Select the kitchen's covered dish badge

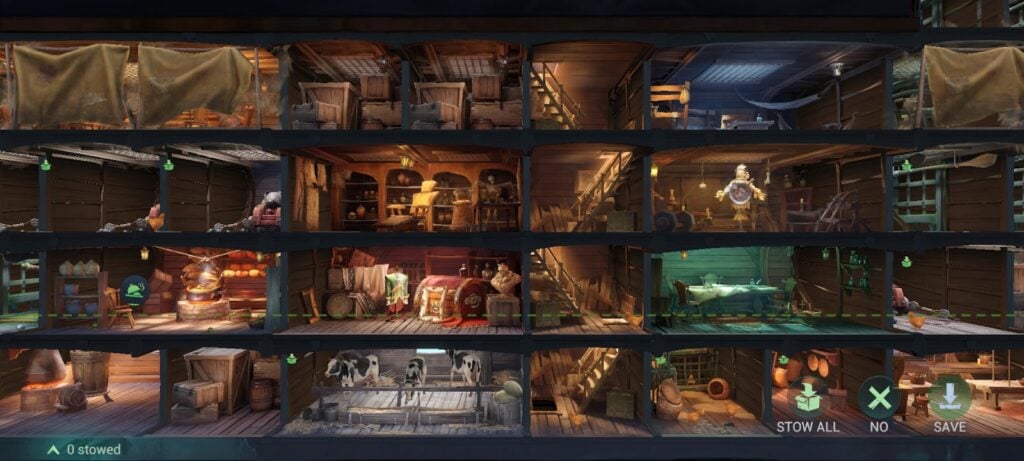tap(135, 291)
